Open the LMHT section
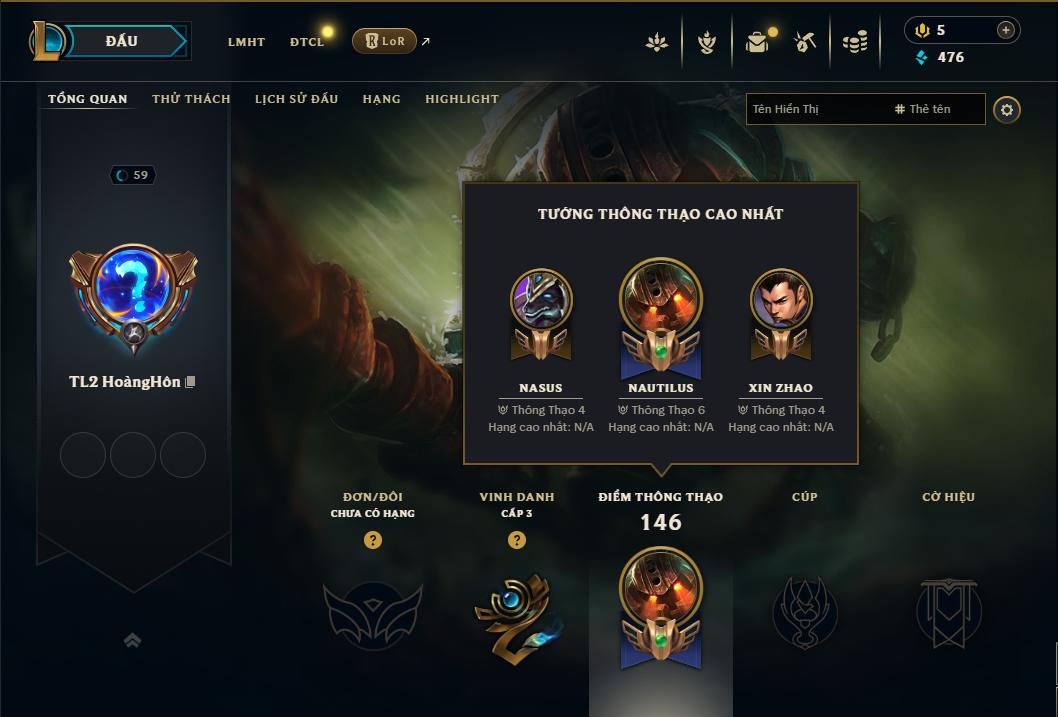 tap(246, 42)
